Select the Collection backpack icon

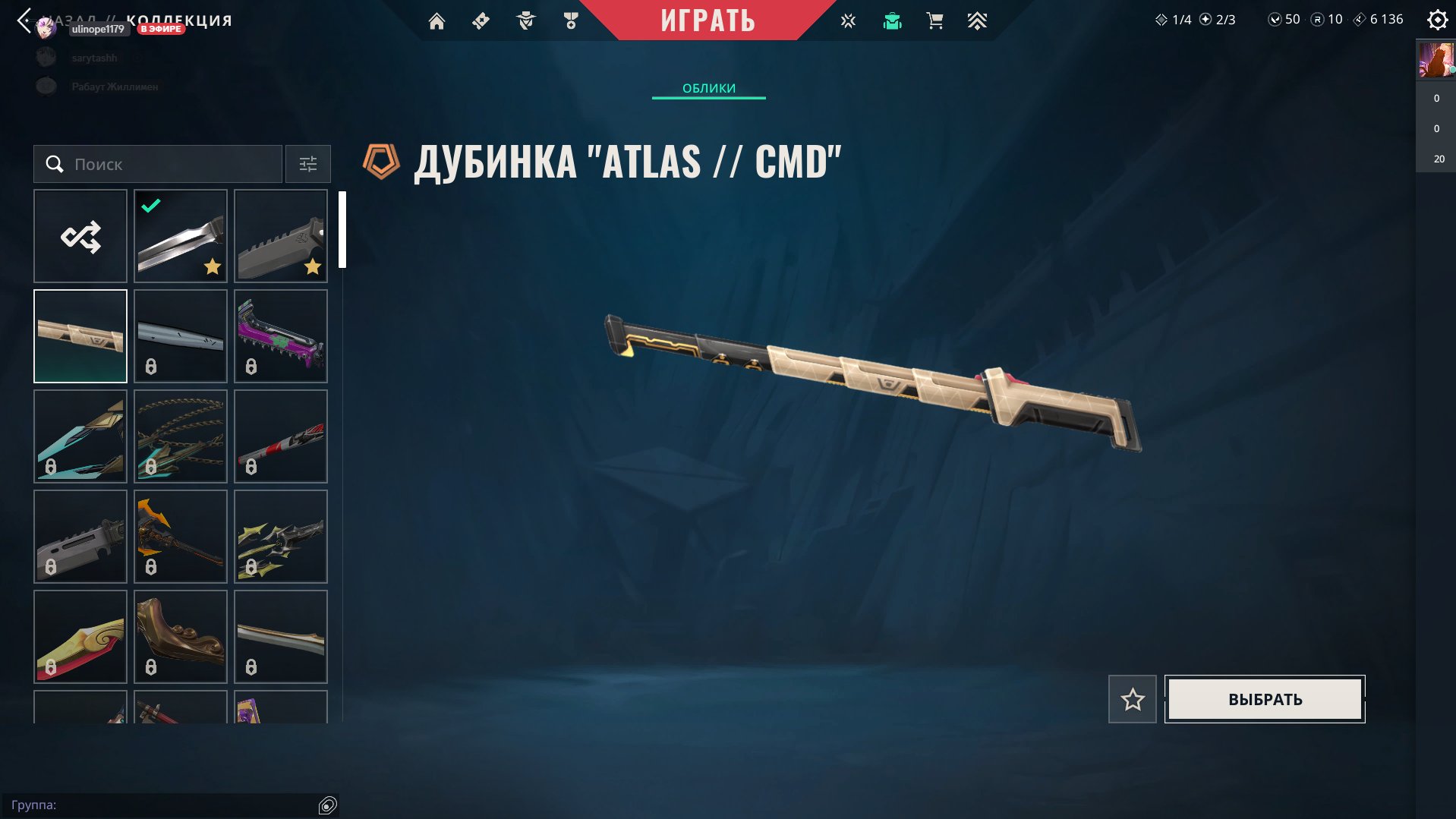[891, 20]
